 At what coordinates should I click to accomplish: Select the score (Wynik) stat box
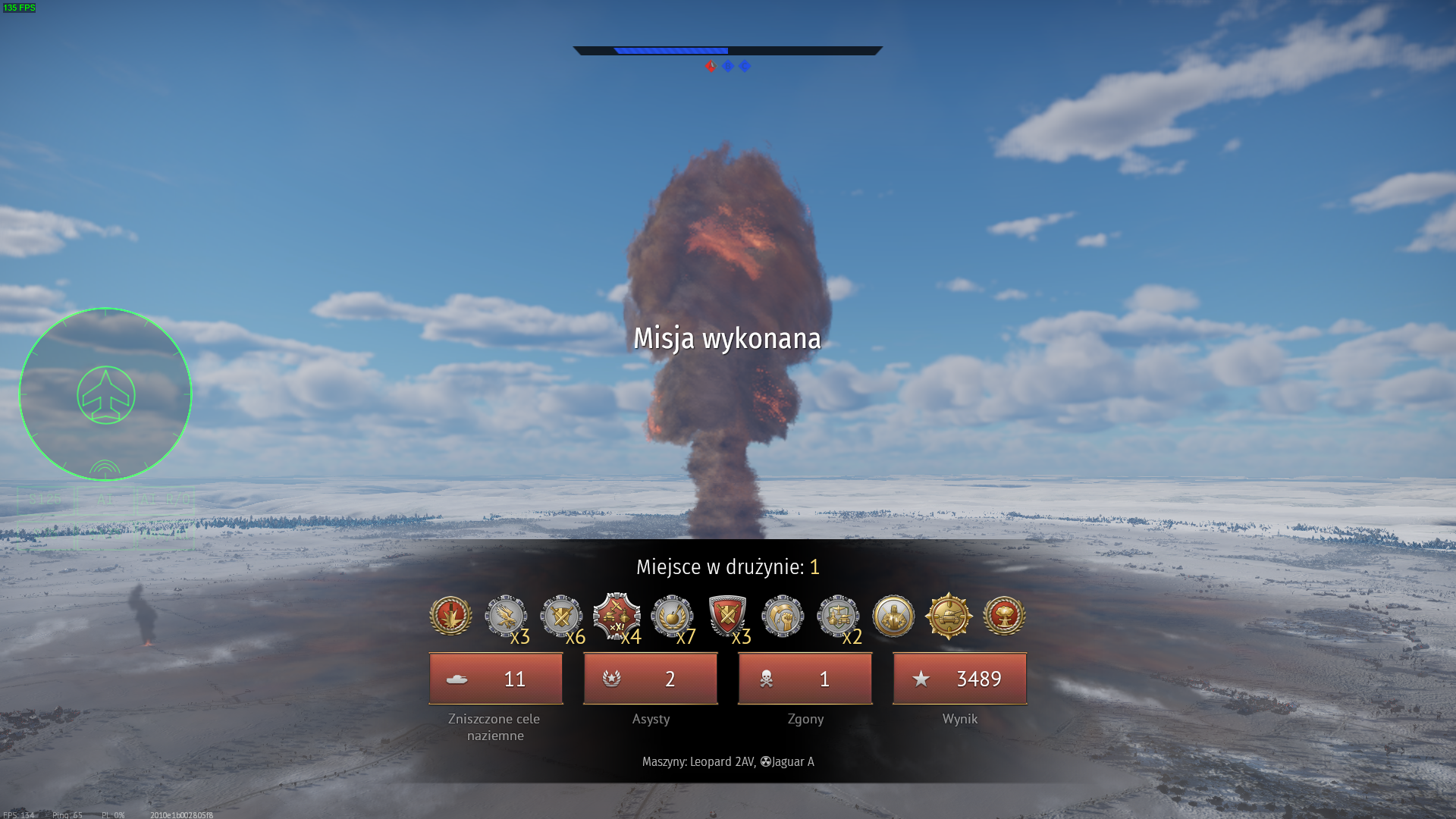(960, 679)
